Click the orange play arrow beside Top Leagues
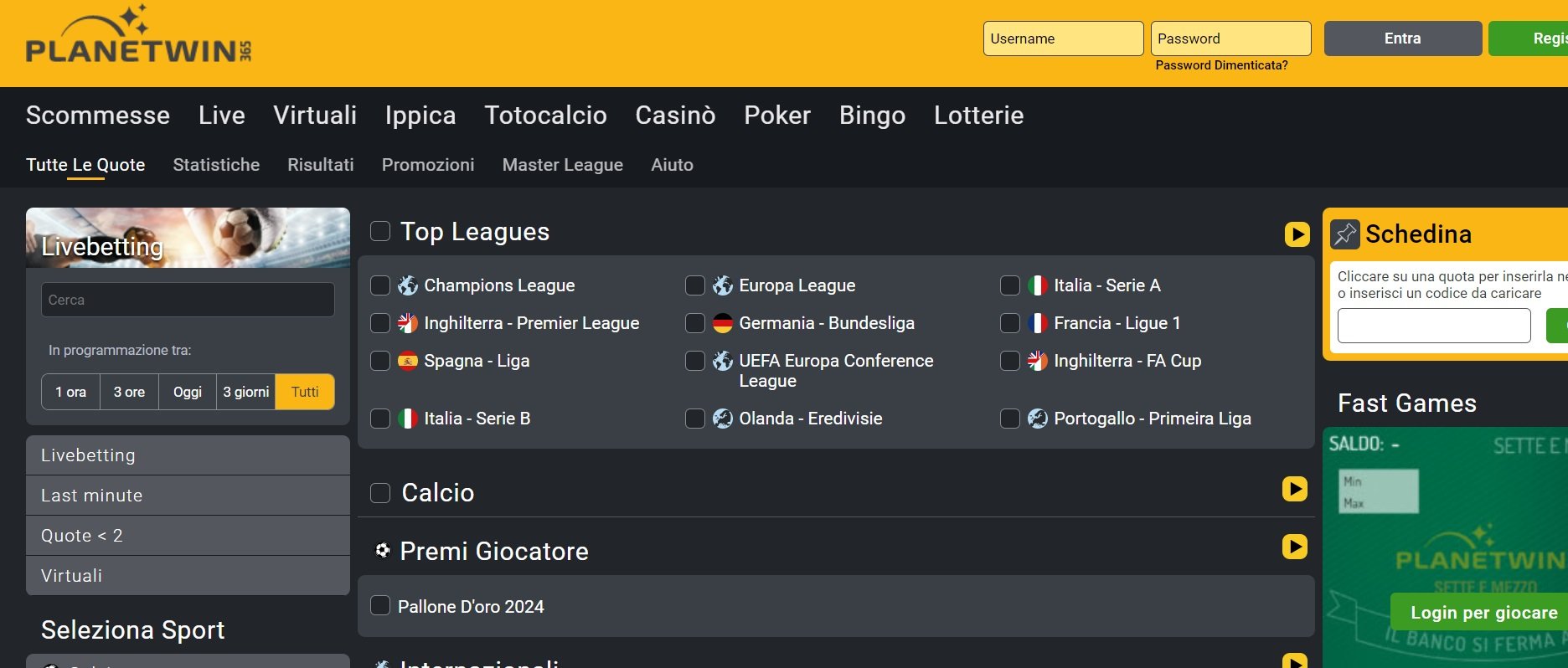Image resolution: width=1568 pixels, height=668 pixels. [1295, 235]
